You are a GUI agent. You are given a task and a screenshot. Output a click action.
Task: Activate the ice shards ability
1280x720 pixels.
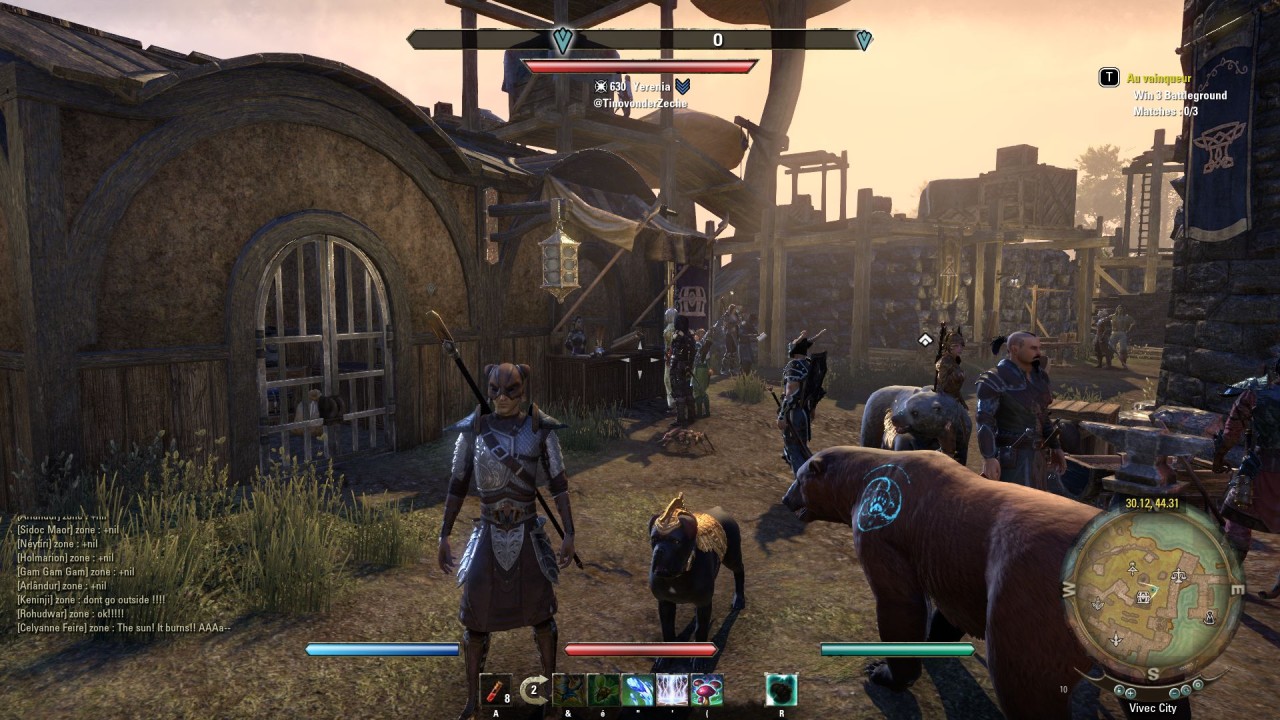[x=638, y=690]
